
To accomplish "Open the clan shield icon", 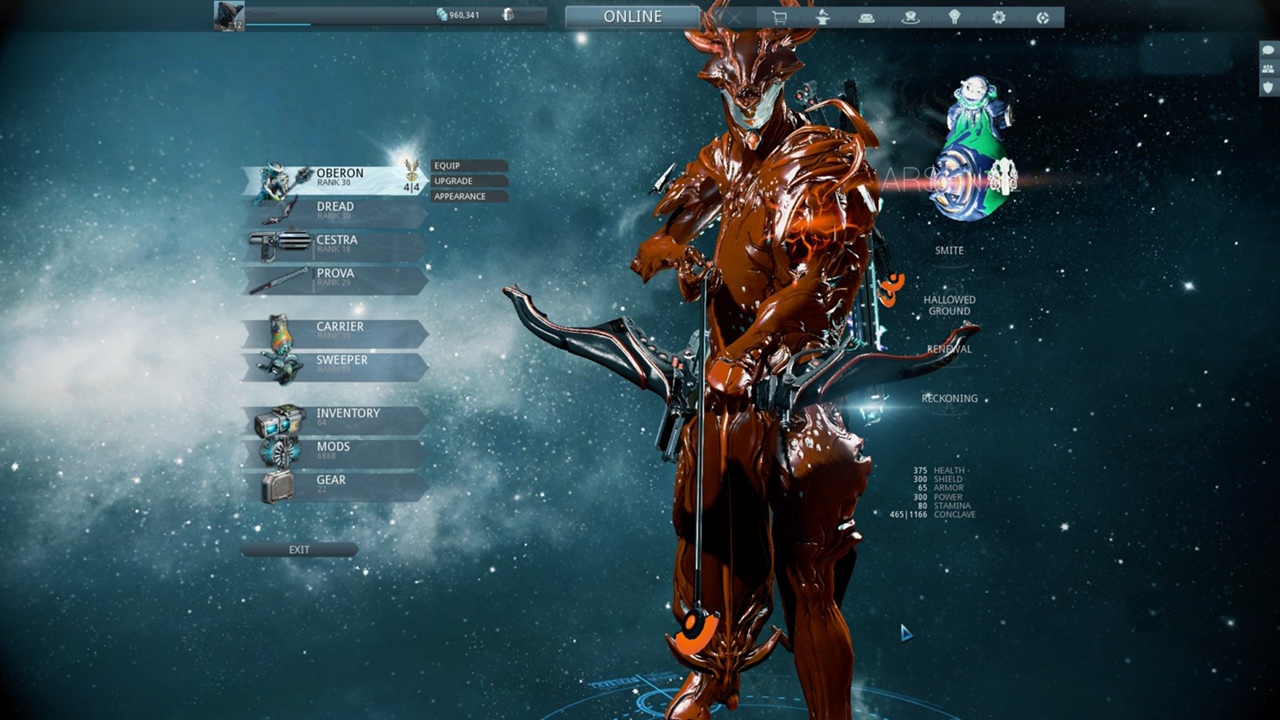I will coord(1268,87).
